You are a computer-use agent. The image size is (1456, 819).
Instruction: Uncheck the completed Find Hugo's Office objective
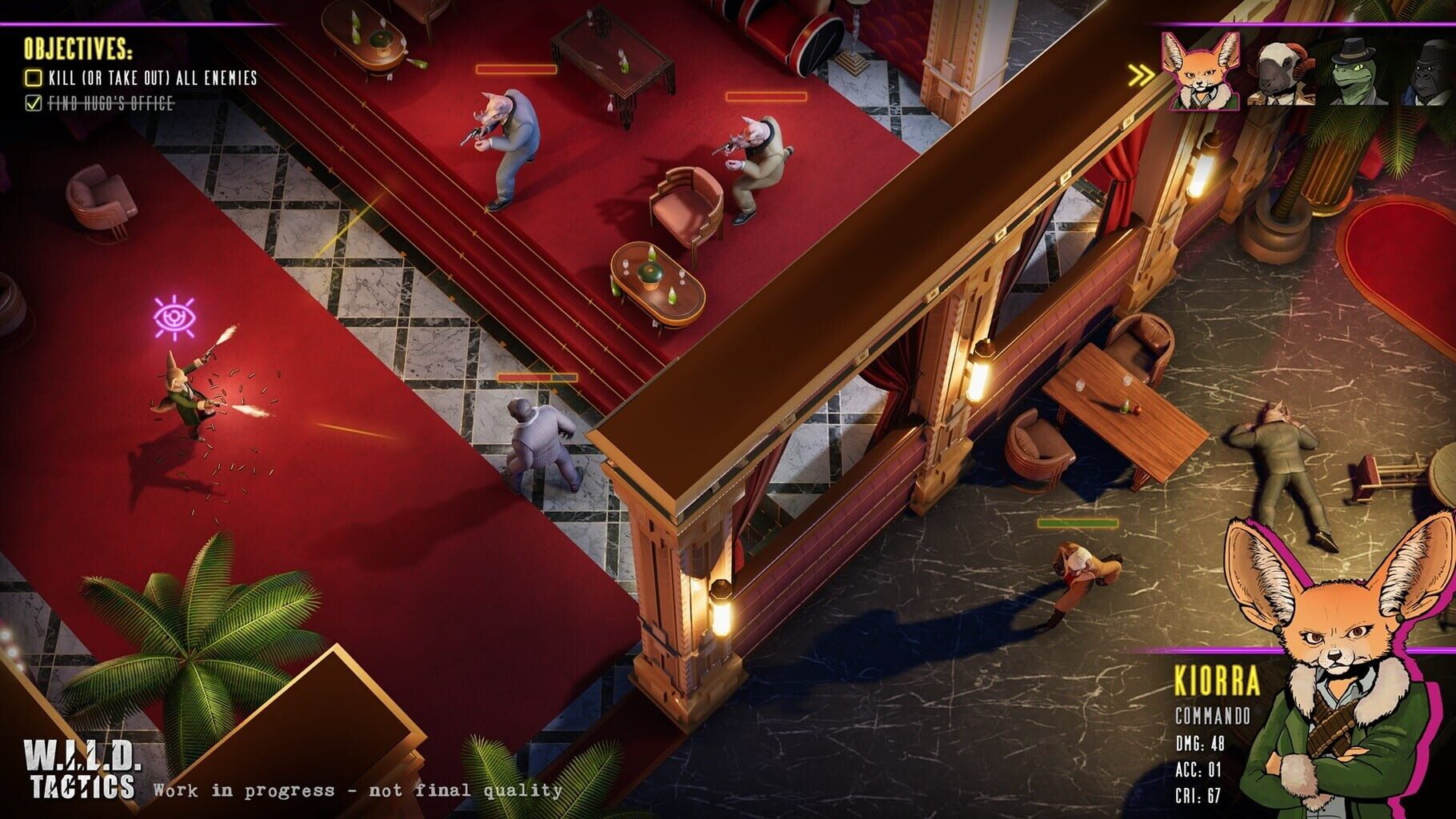(x=32, y=102)
